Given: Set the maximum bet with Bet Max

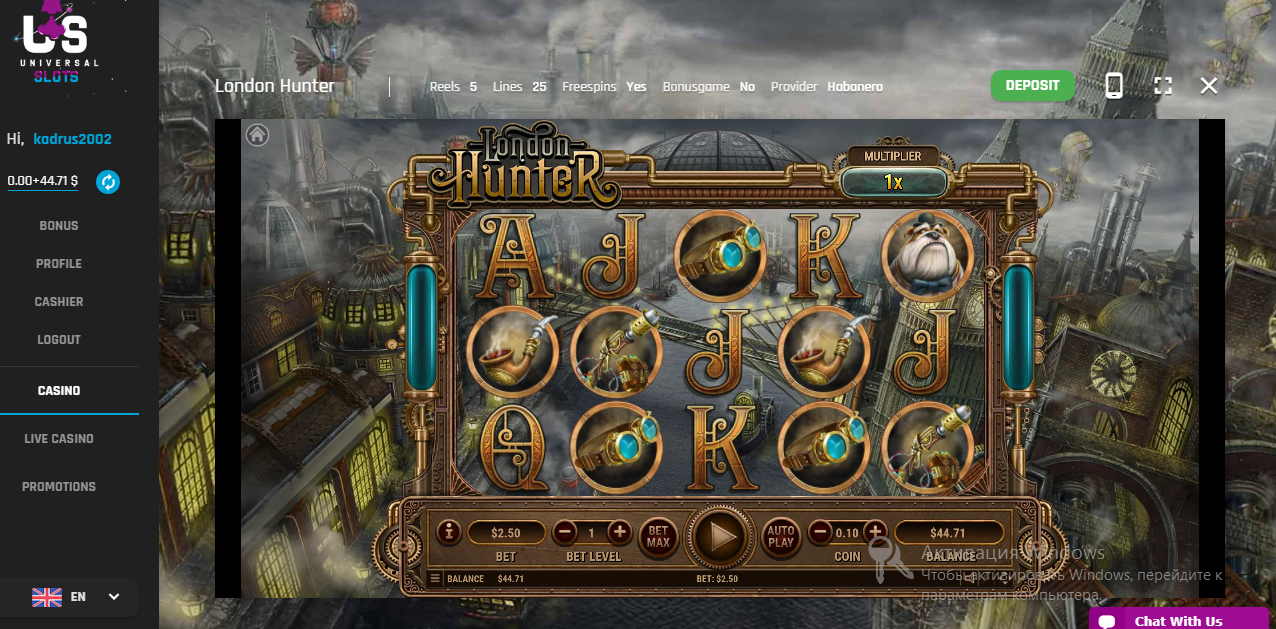Looking at the screenshot, I should (x=658, y=537).
